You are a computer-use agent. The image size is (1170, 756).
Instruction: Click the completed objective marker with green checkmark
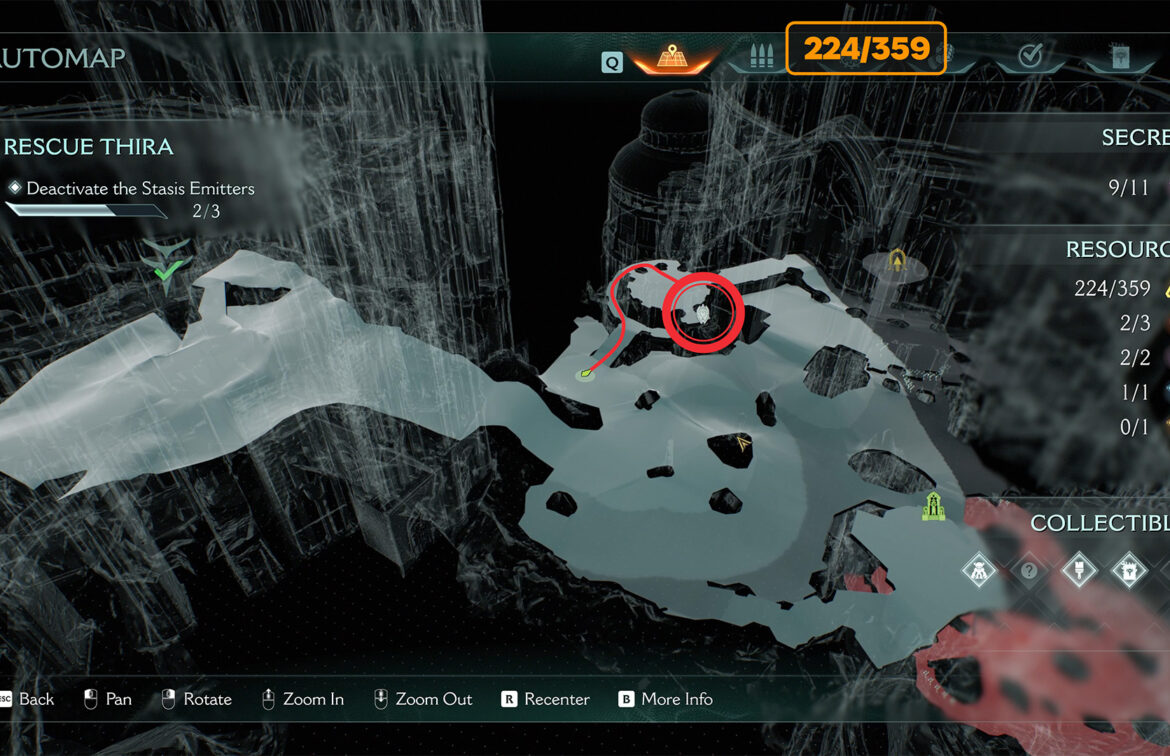click(167, 264)
